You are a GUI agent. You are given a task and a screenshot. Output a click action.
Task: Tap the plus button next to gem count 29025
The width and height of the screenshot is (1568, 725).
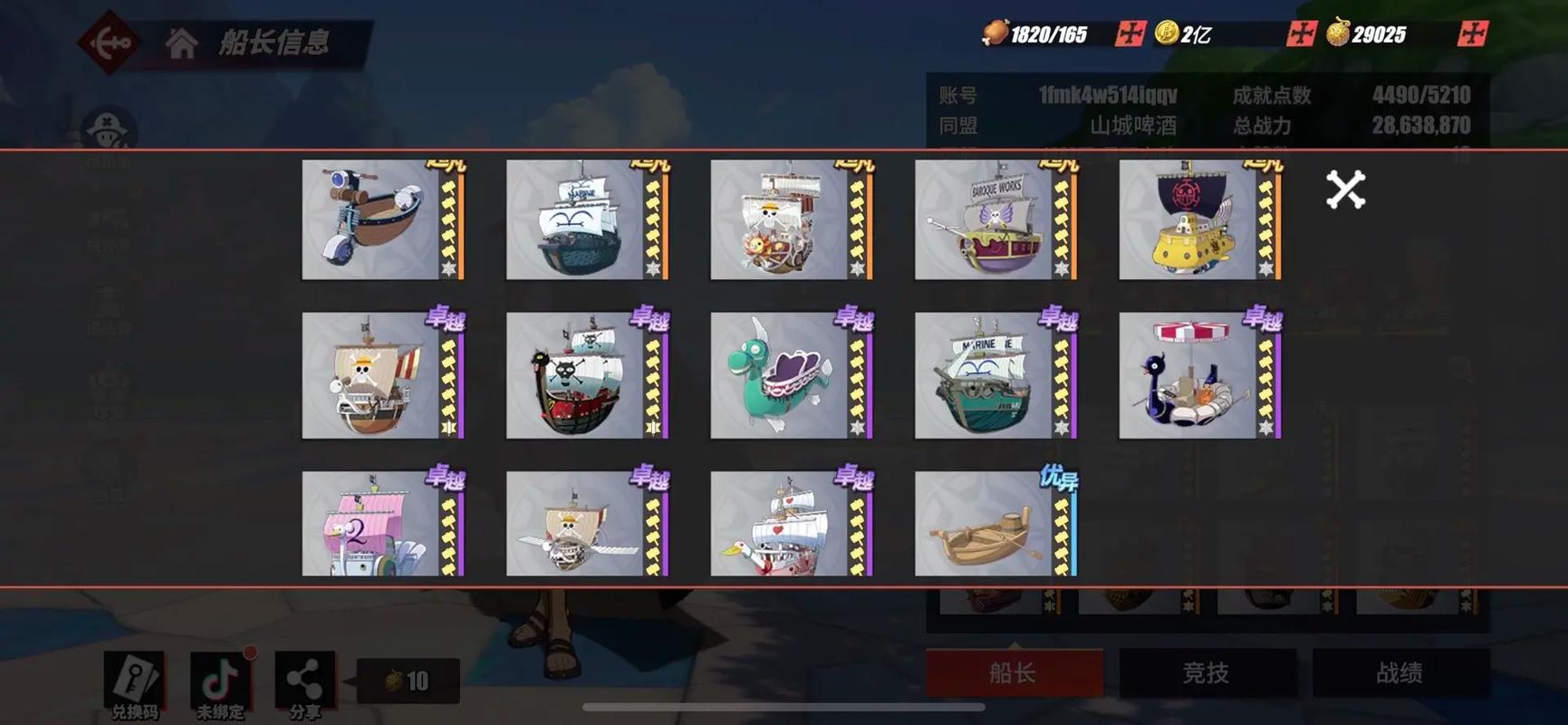click(x=1472, y=32)
